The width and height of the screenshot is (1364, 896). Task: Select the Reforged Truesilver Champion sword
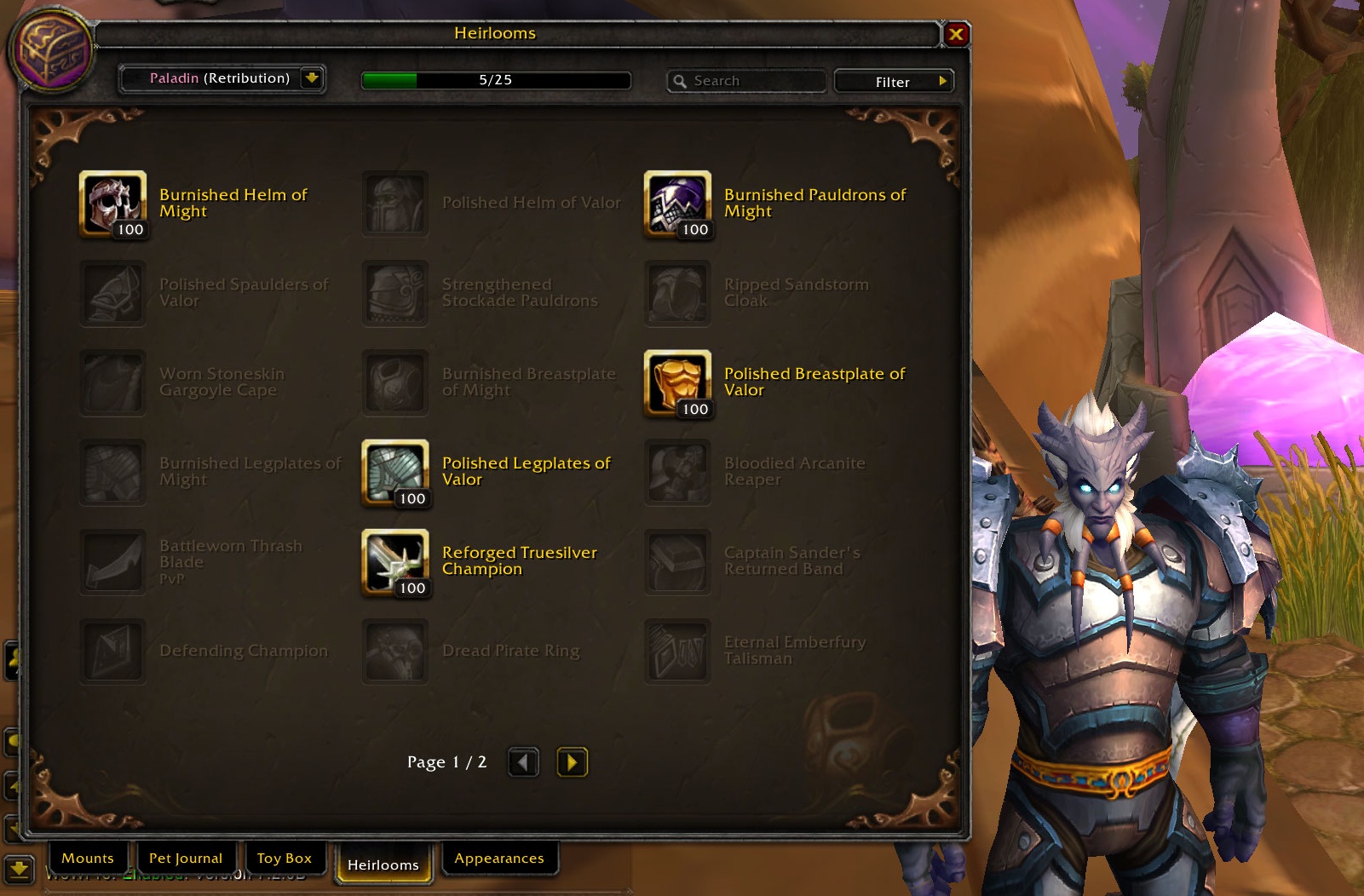pos(394,561)
